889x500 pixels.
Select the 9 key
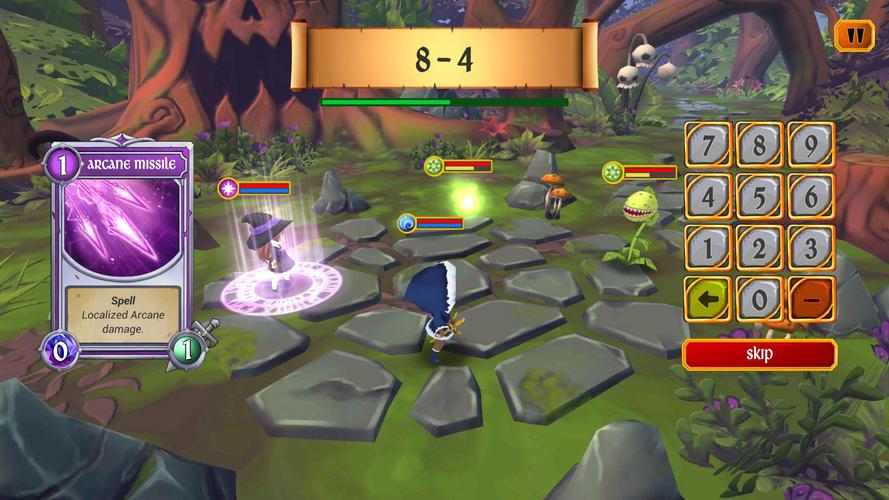point(811,145)
